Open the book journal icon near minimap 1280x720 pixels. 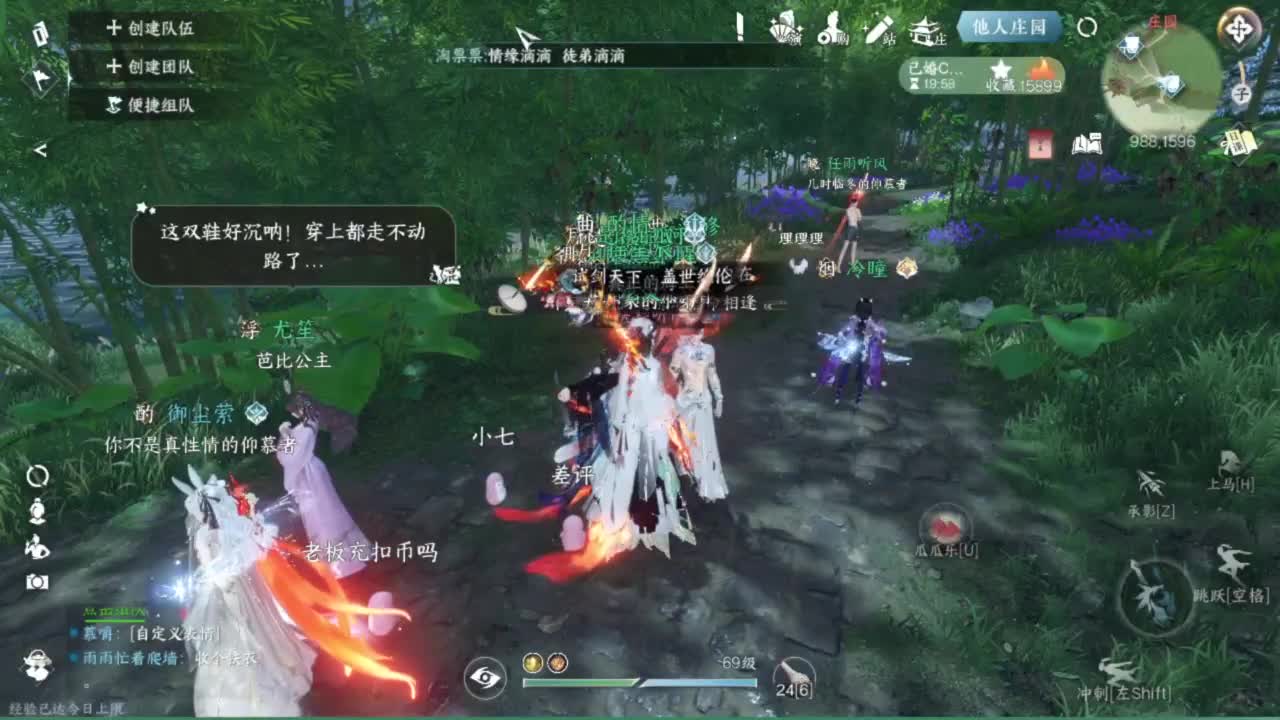1086,142
